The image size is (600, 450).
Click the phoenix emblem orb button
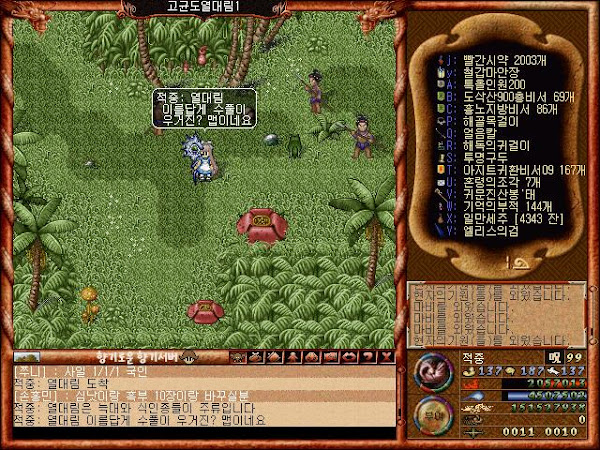tap(433, 371)
